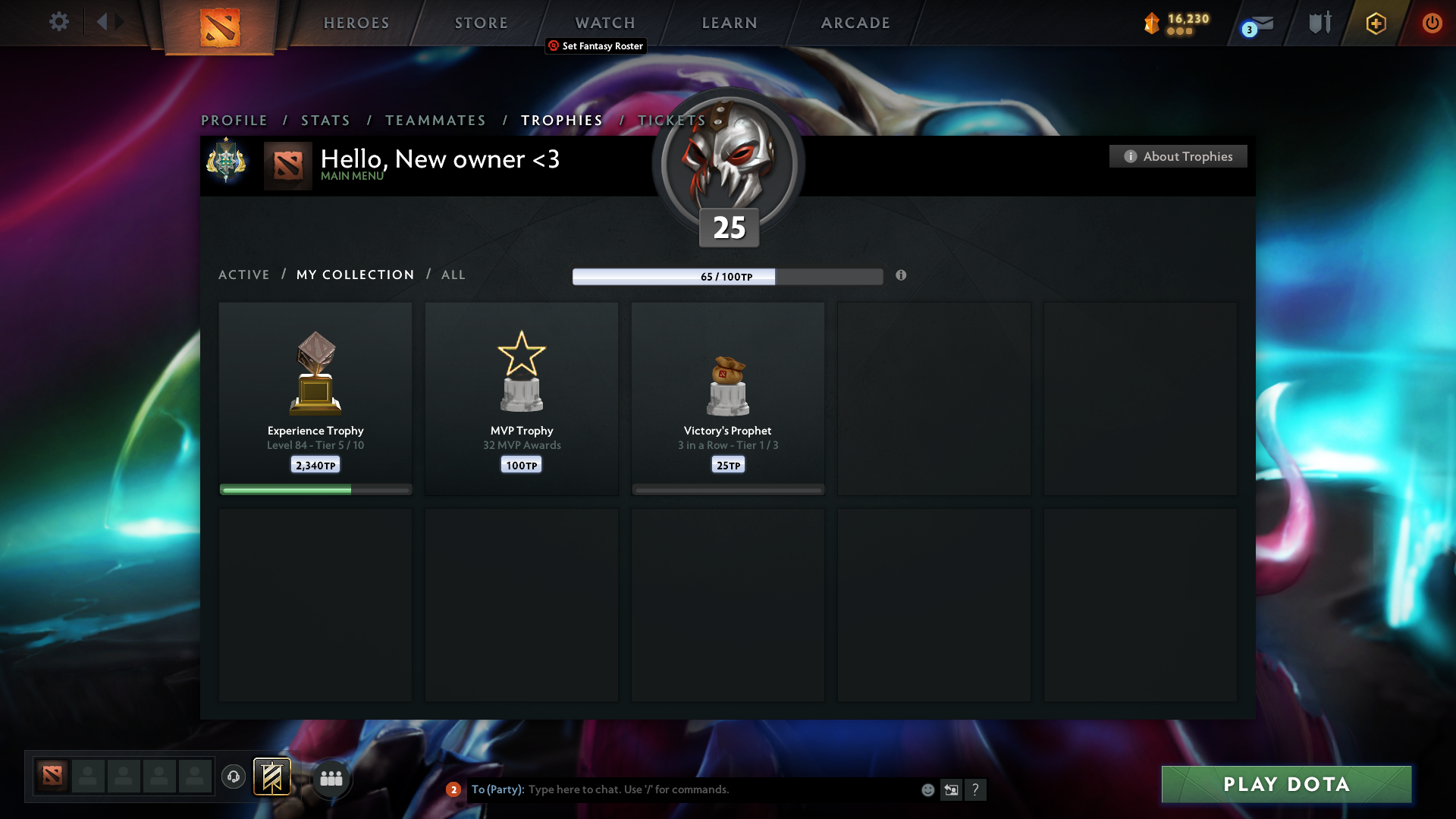Click the party chat input field

coord(682,789)
